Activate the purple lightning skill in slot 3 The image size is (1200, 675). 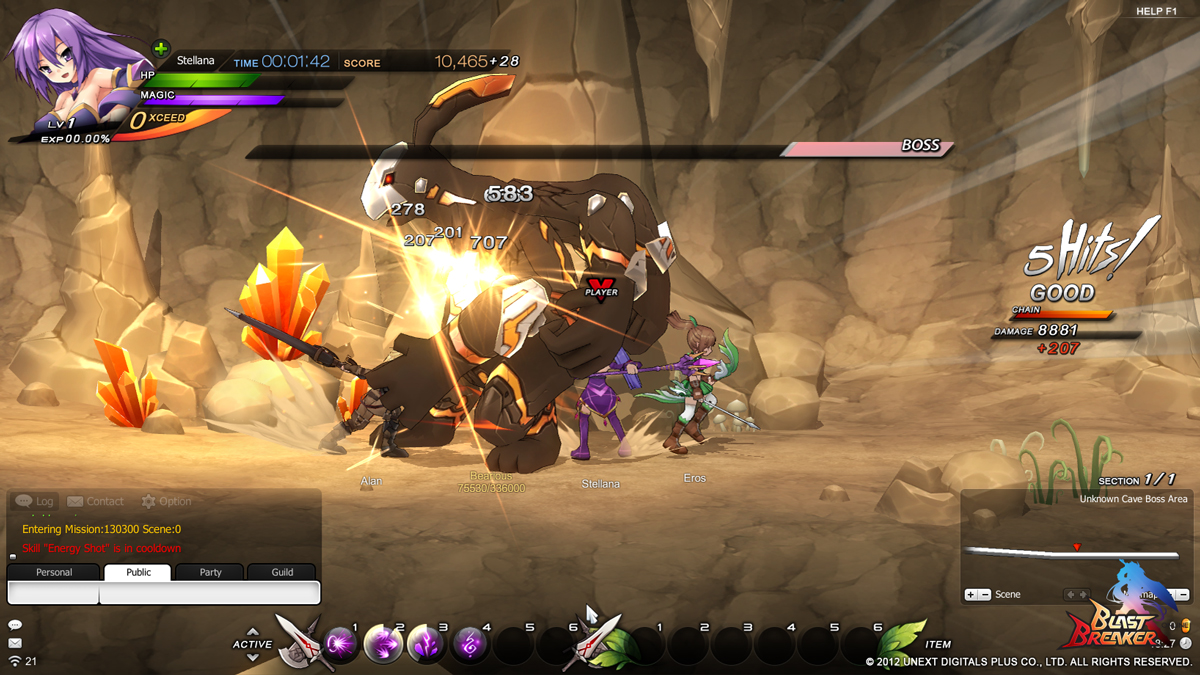coord(427,645)
